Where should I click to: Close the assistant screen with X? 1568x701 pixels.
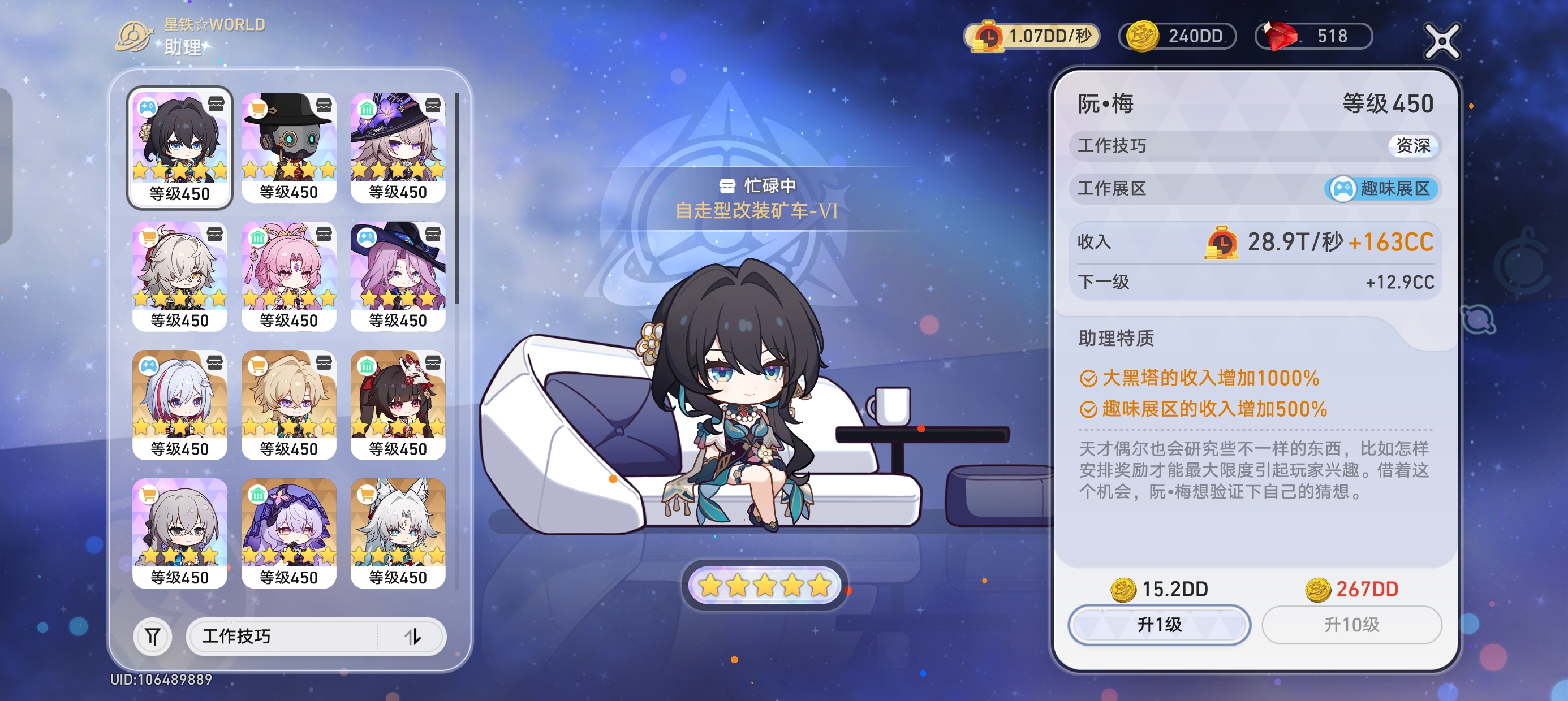1441,41
